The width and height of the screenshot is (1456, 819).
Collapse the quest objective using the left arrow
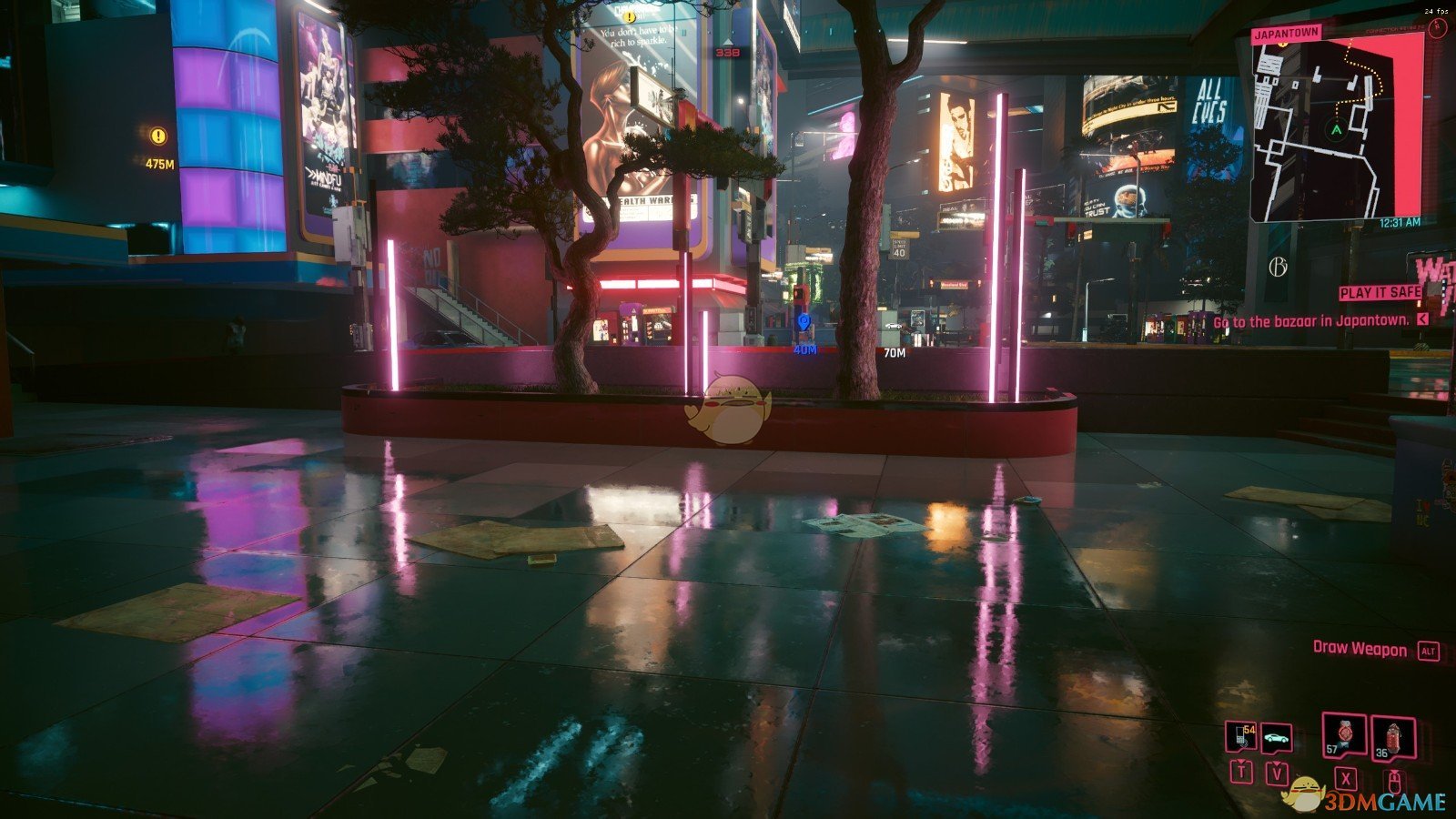pyautogui.click(x=1422, y=321)
